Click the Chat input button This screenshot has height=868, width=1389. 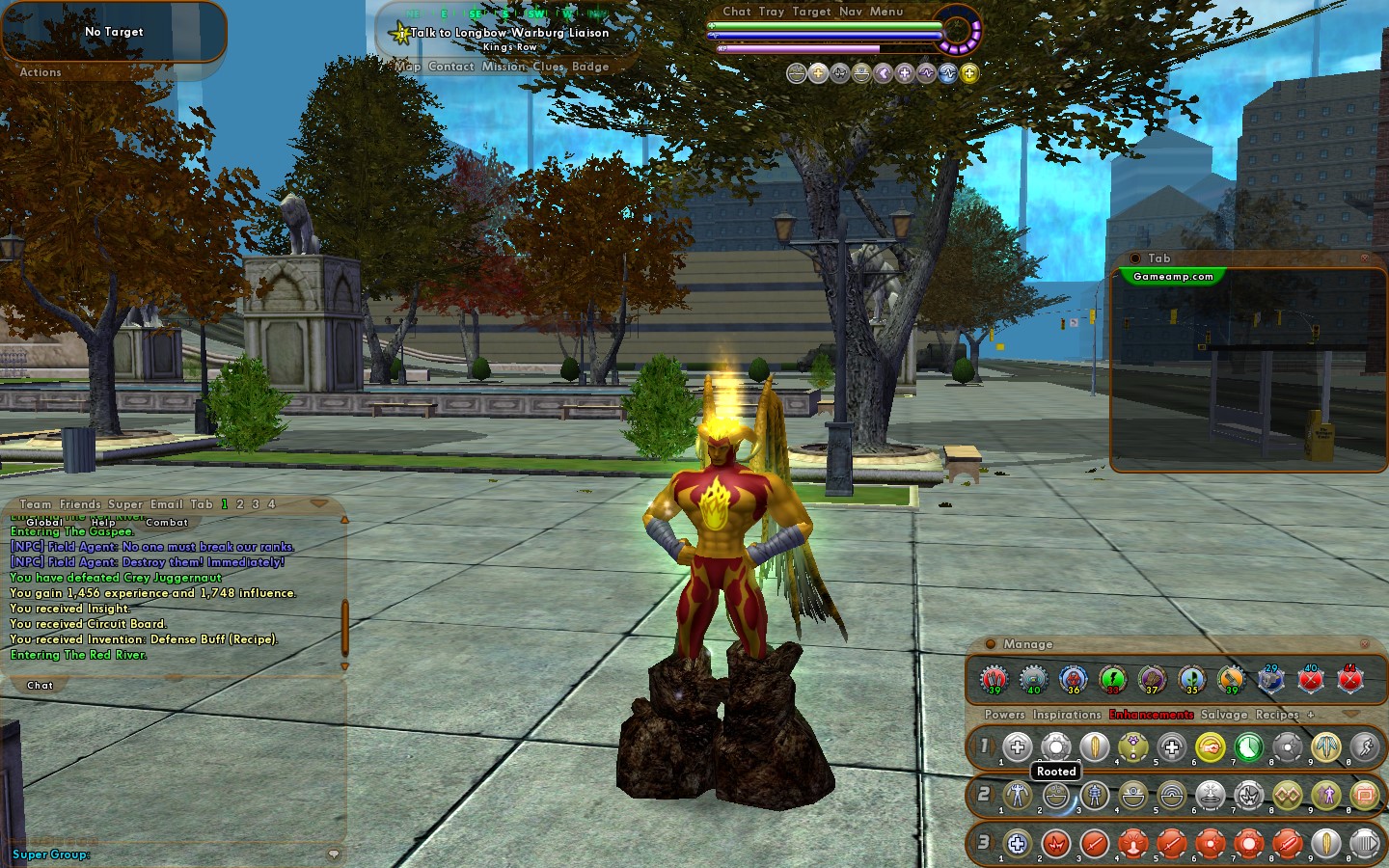(x=41, y=686)
